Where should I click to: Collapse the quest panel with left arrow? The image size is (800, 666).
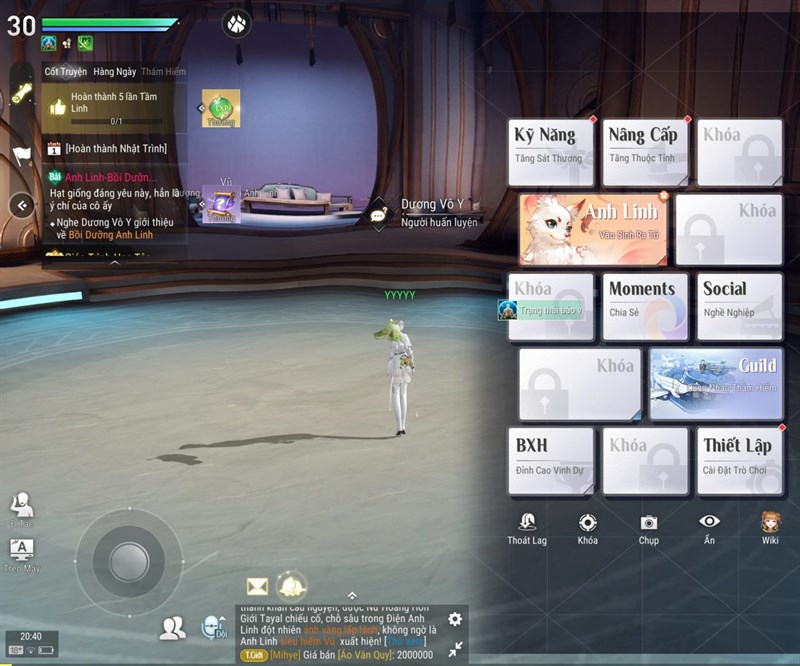[x=22, y=205]
